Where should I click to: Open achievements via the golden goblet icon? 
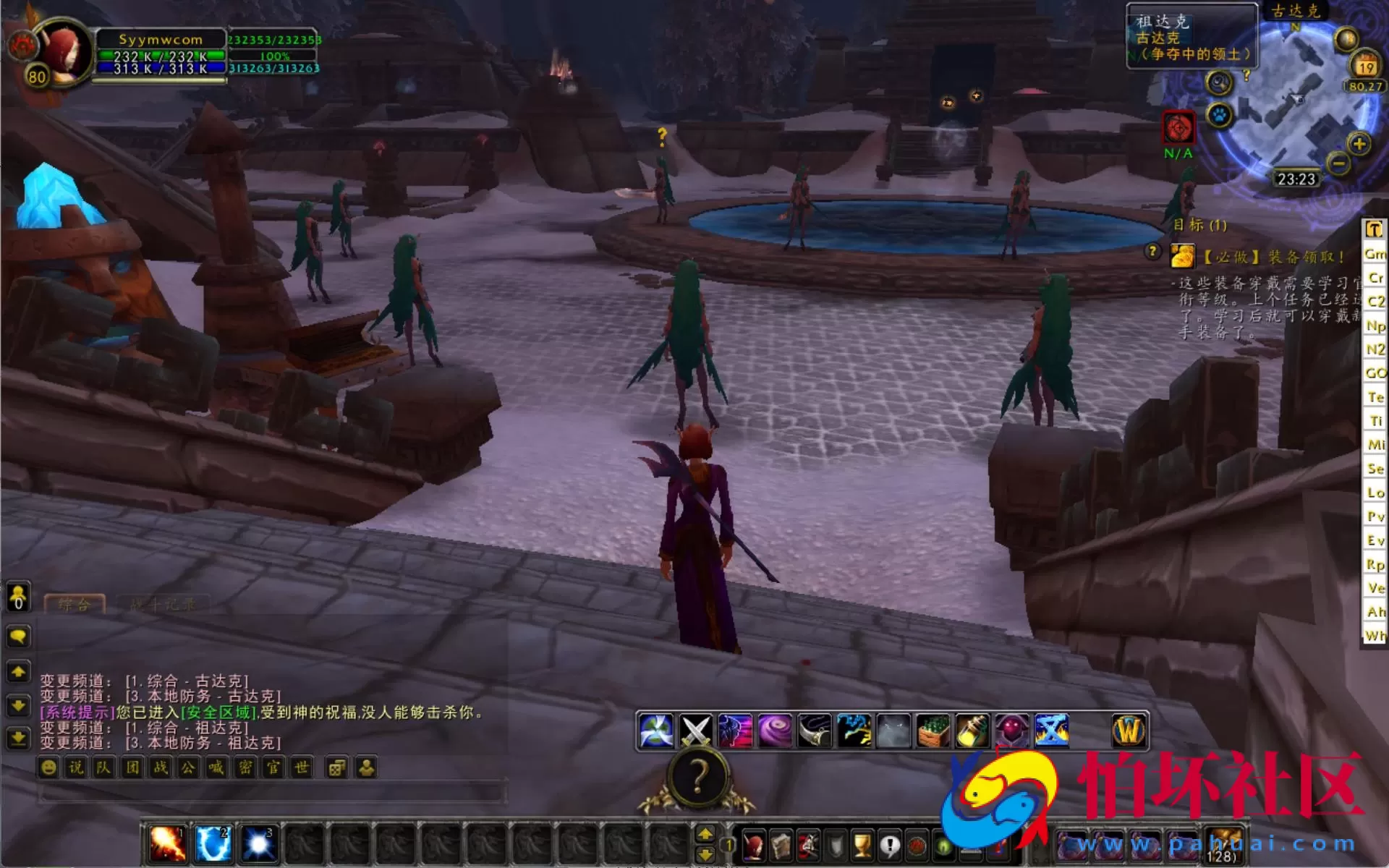click(862, 845)
